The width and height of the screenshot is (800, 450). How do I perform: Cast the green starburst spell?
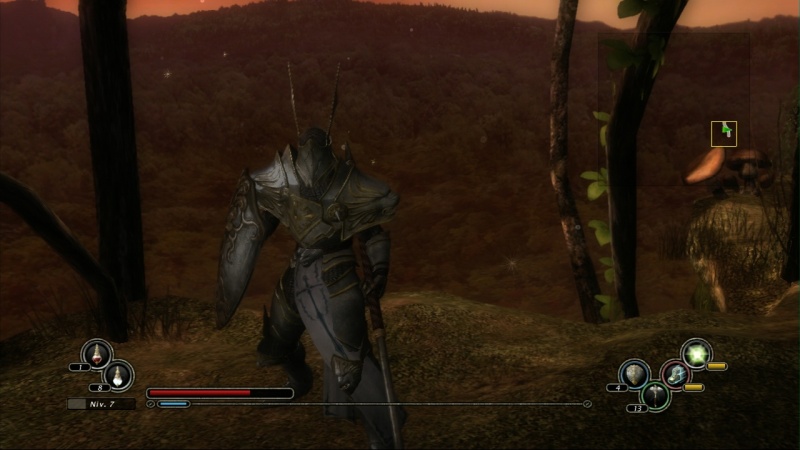[x=696, y=353]
